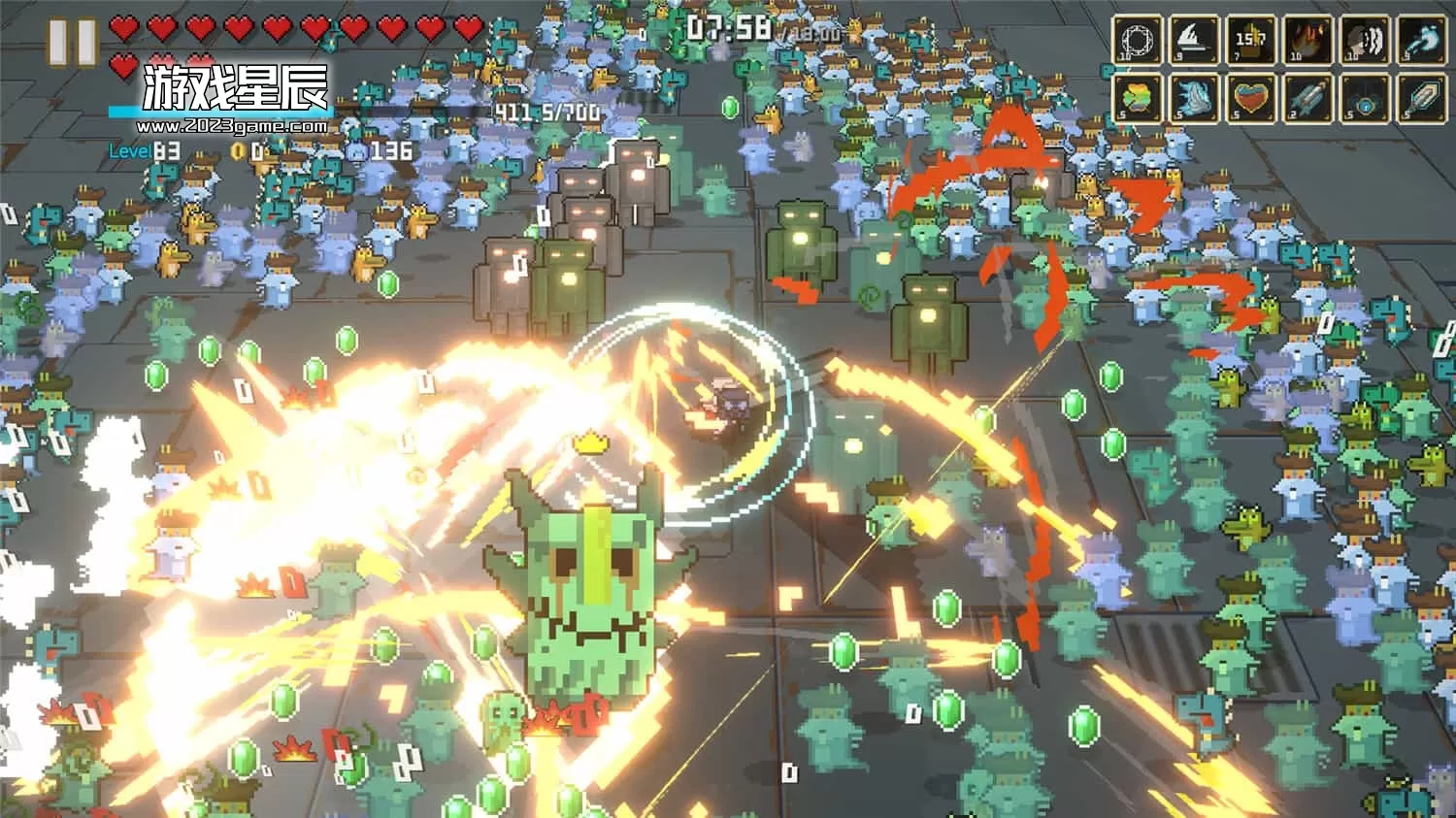Choose the fireball skill icon
Screen dimensions: 1456x818
(1308, 40)
